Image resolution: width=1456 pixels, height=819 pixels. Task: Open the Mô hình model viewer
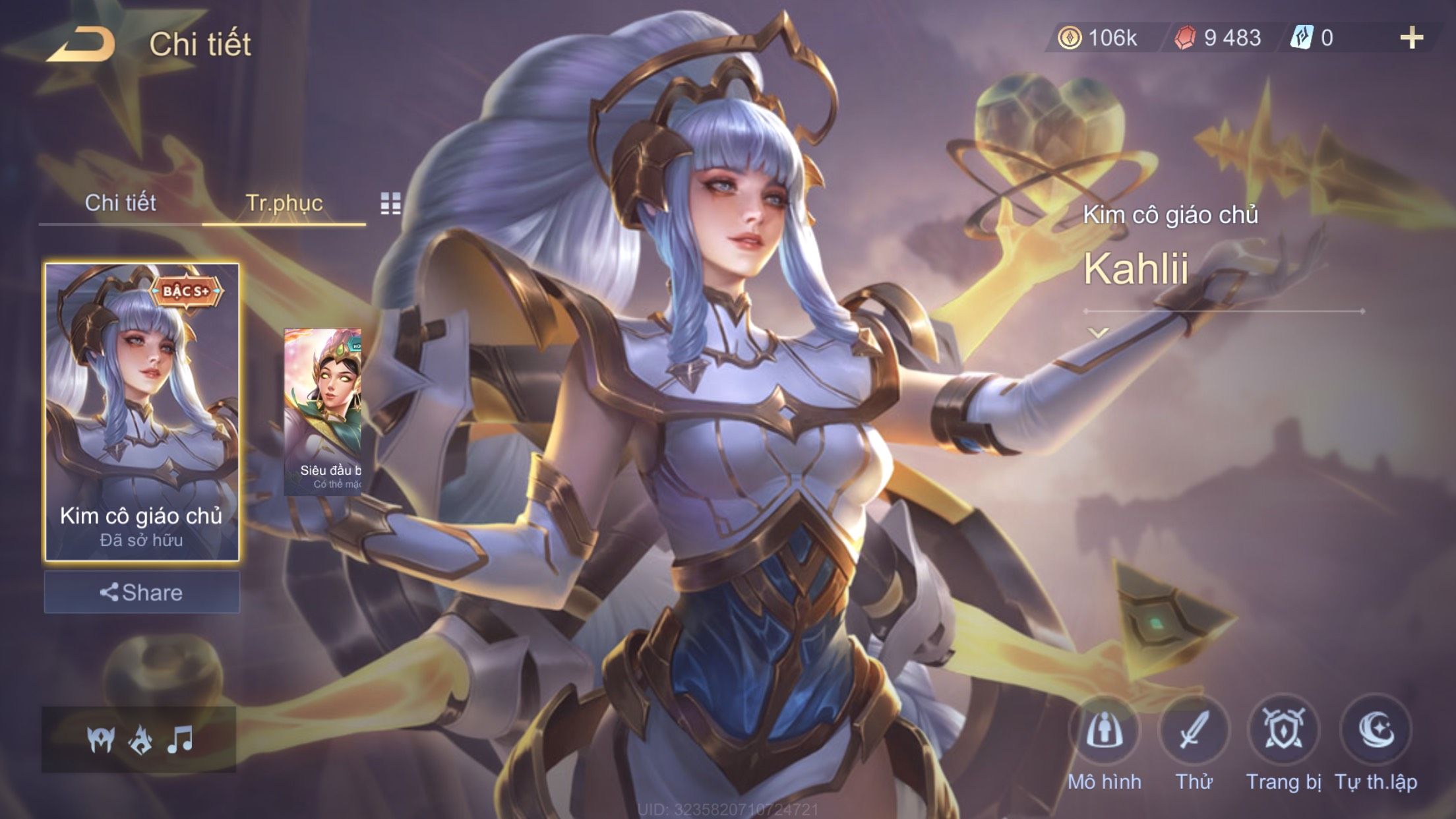tap(1105, 731)
